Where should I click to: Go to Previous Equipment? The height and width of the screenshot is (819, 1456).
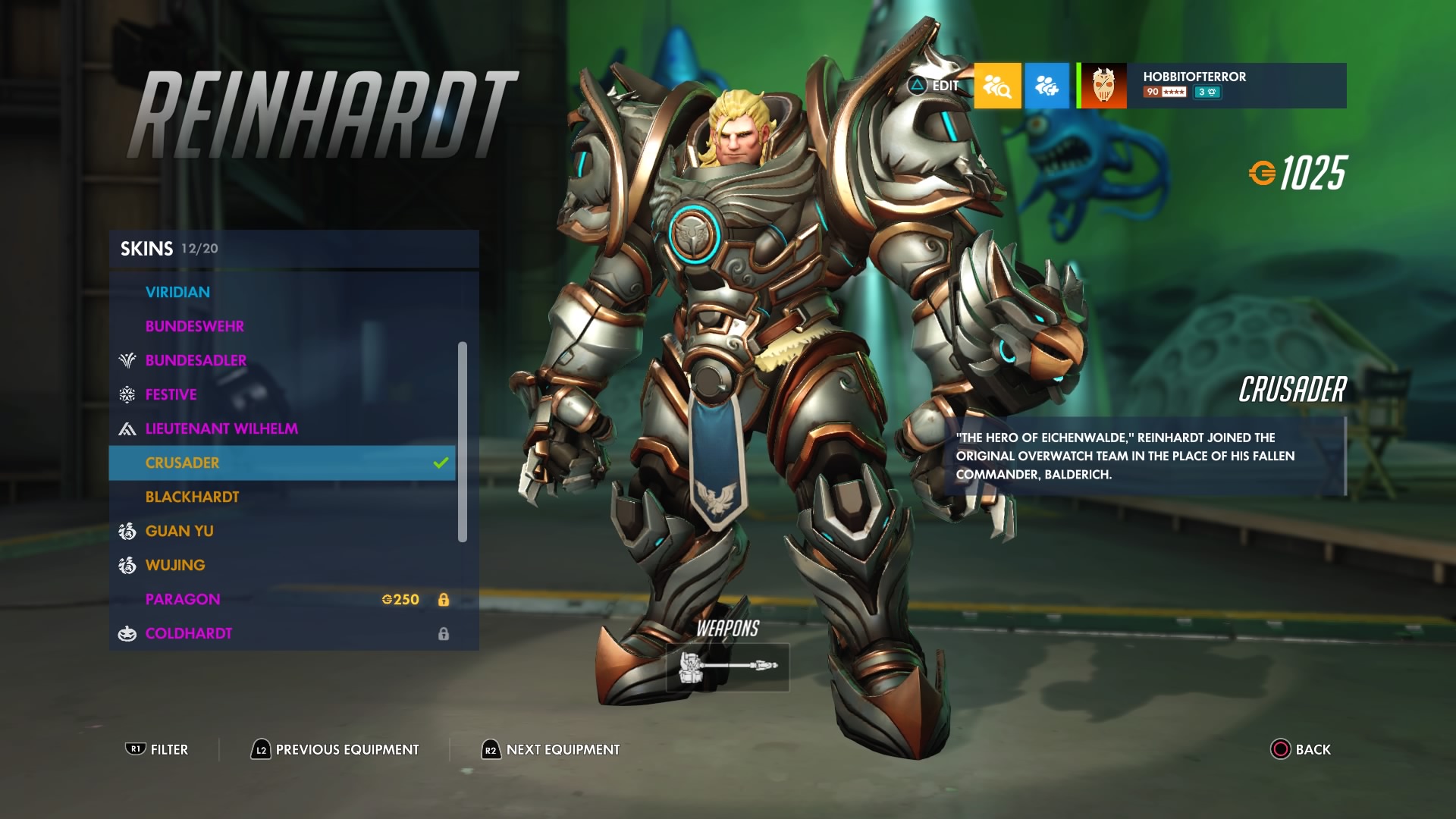(x=335, y=749)
